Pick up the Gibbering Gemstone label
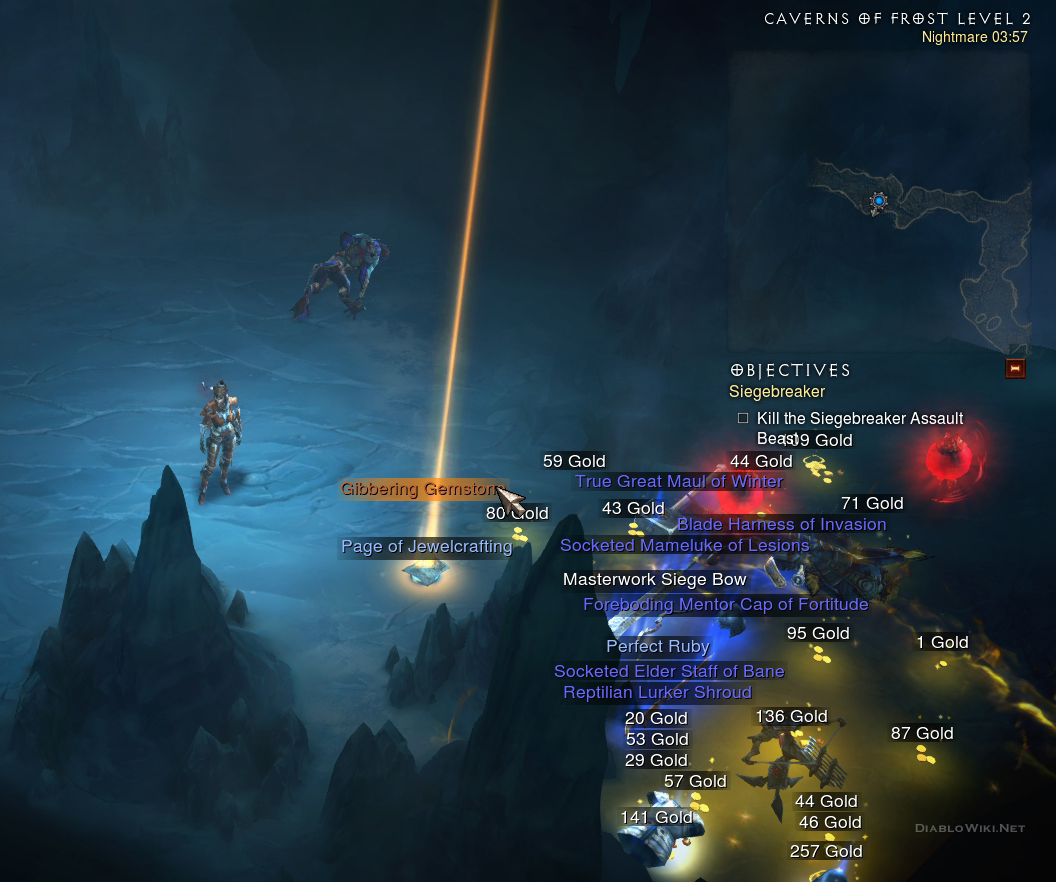Screen dimensions: 1056x882 tap(420, 489)
